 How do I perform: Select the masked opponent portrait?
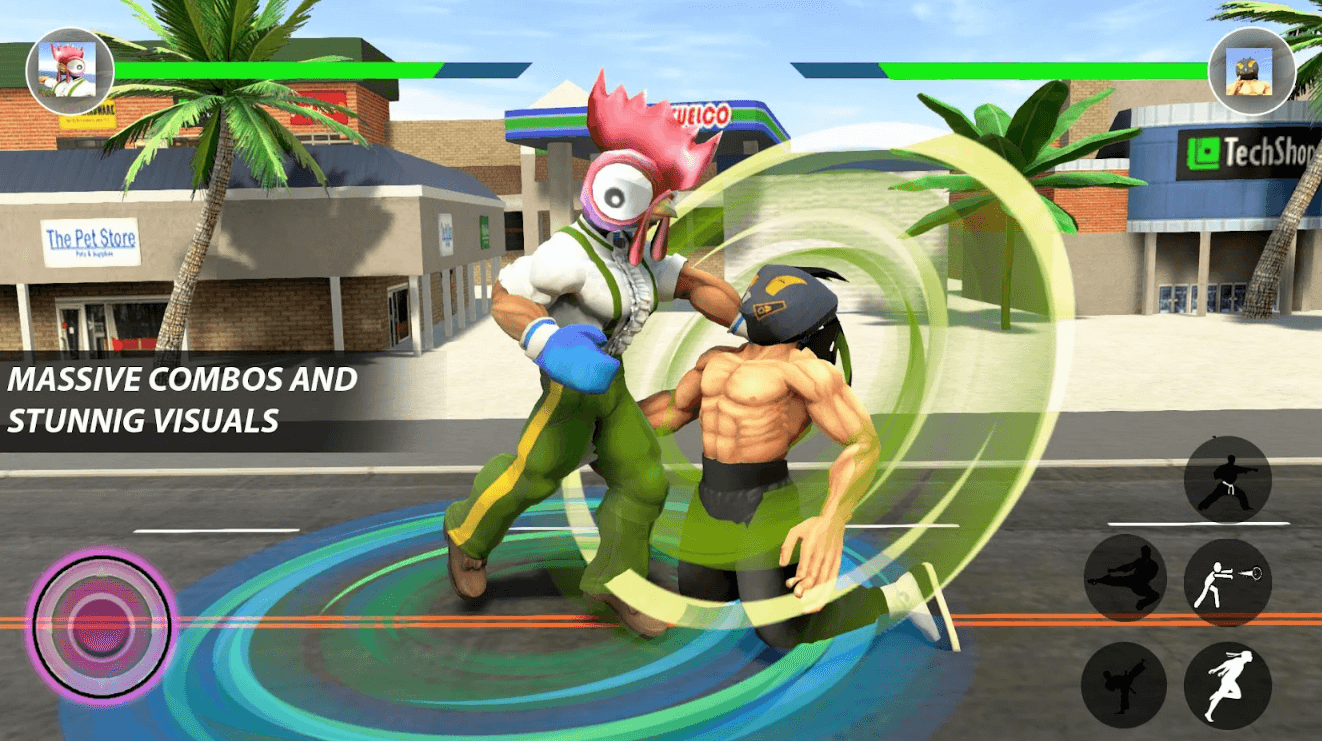click(1250, 71)
